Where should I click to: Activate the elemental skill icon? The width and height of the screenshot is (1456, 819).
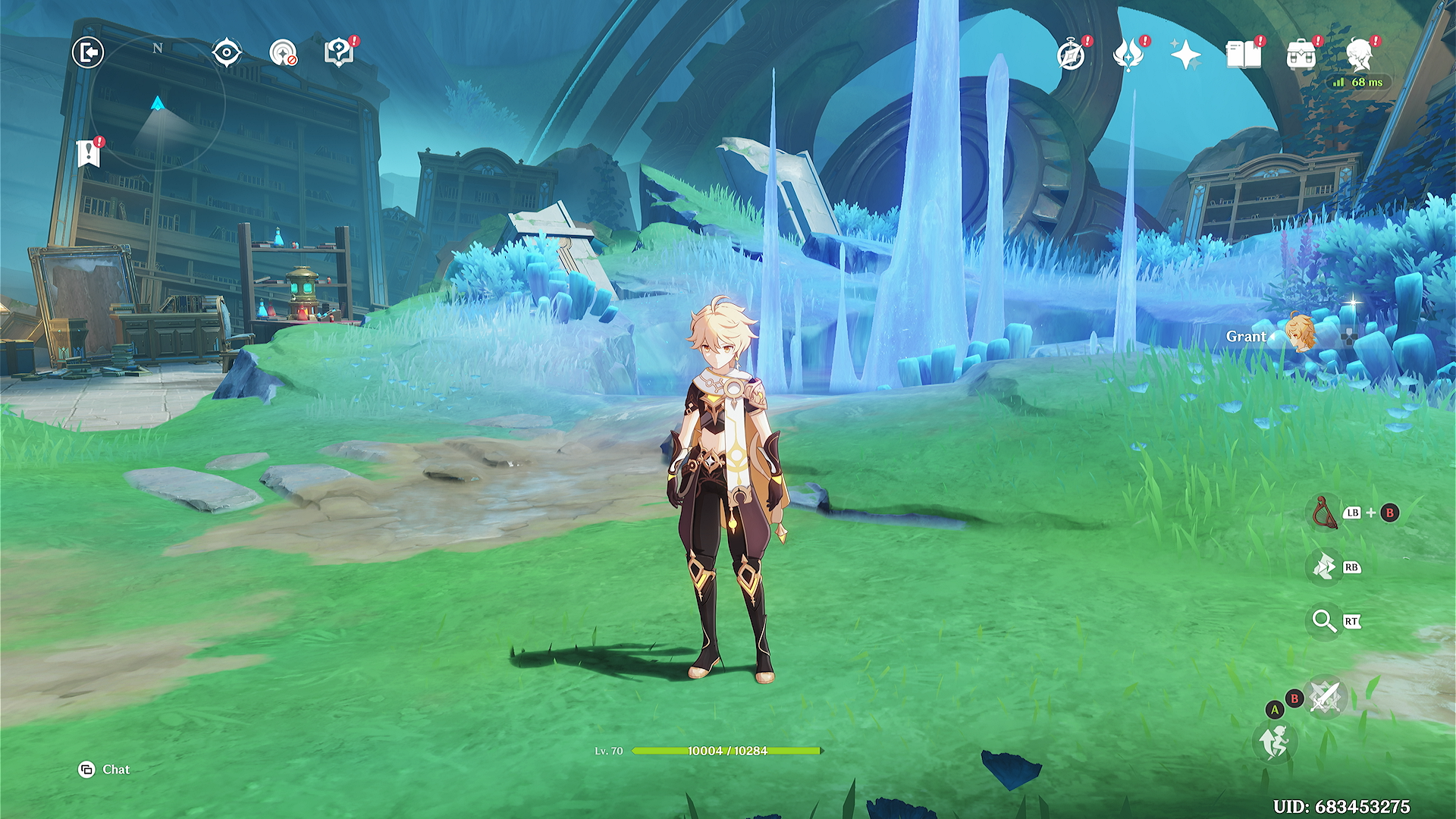tap(1325, 566)
